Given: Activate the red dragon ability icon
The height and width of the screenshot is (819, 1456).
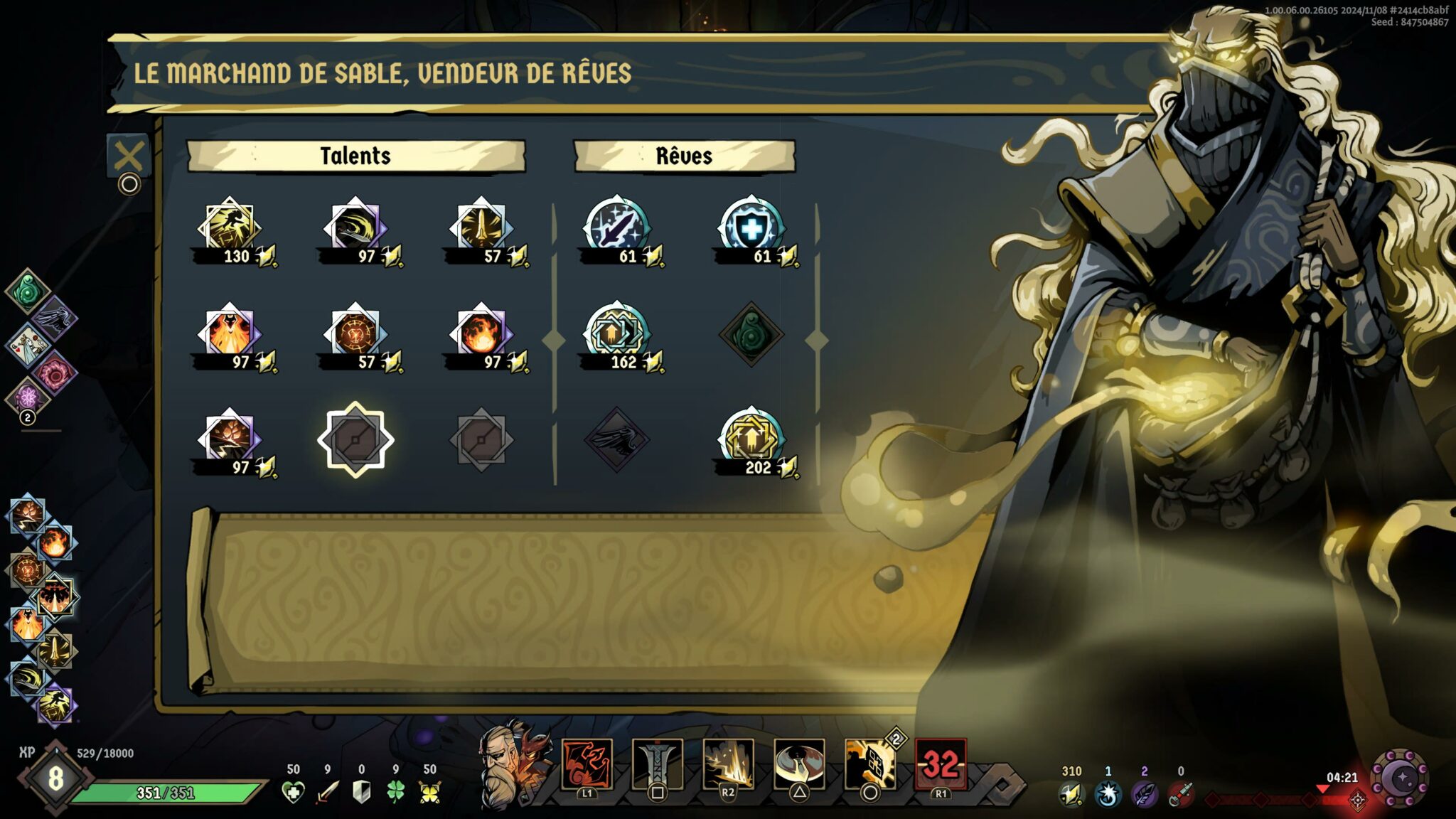Looking at the screenshot, I should [587, 765].
